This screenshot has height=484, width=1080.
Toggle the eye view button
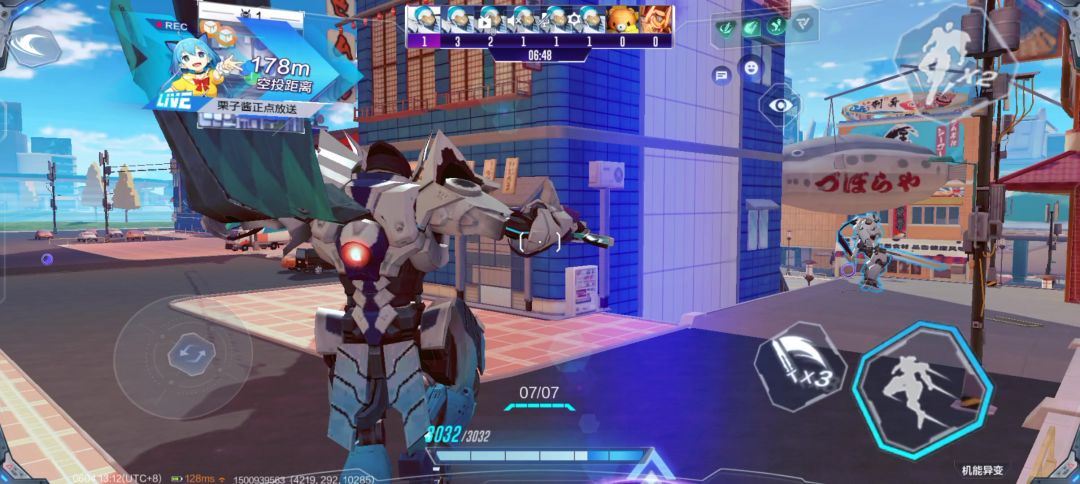click(x=779, y=104)
